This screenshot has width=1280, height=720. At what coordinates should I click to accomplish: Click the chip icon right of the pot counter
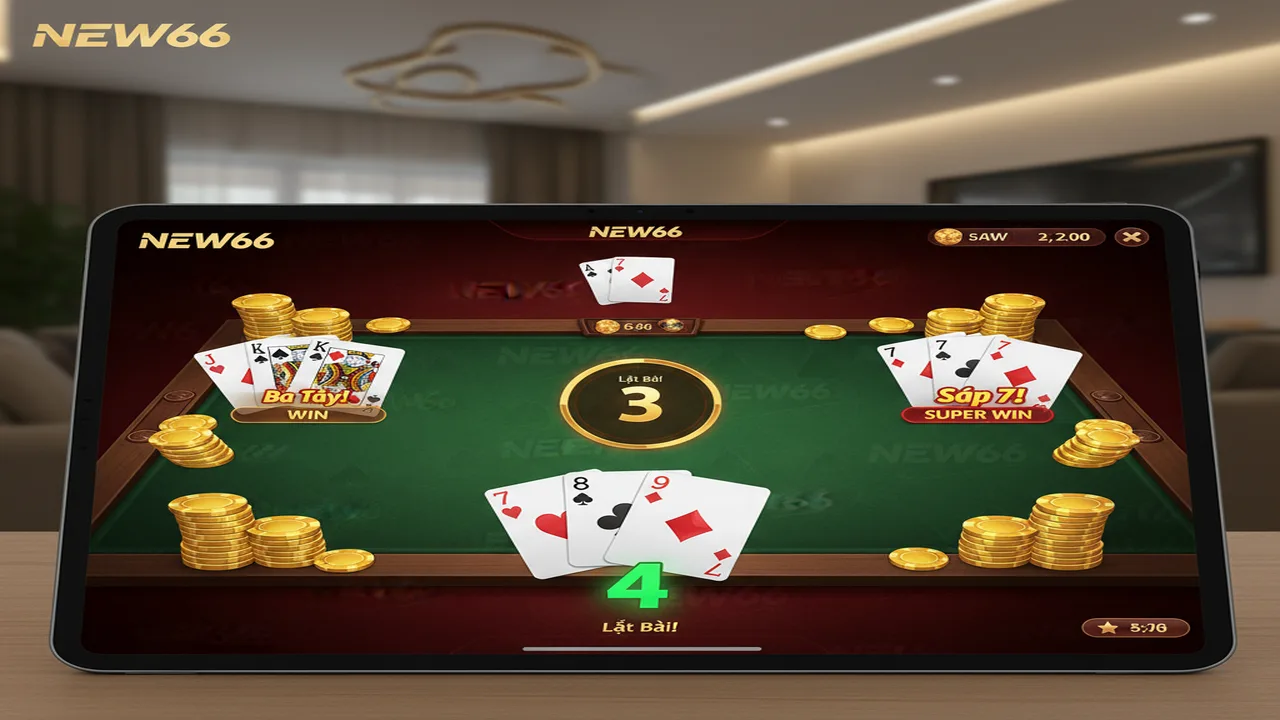pos(671,327)
